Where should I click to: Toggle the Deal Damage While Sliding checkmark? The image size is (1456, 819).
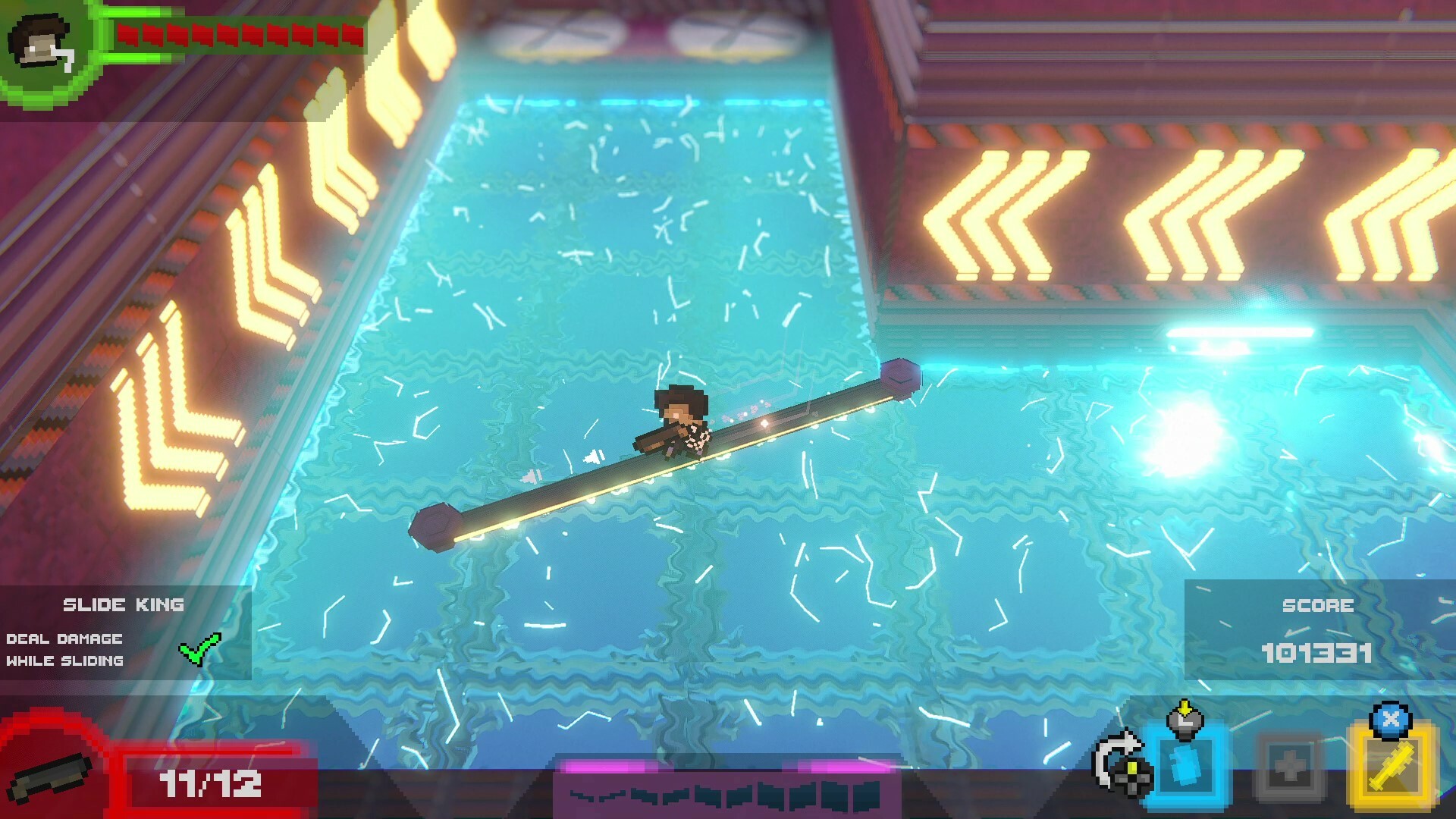click(x=199, y=648)
